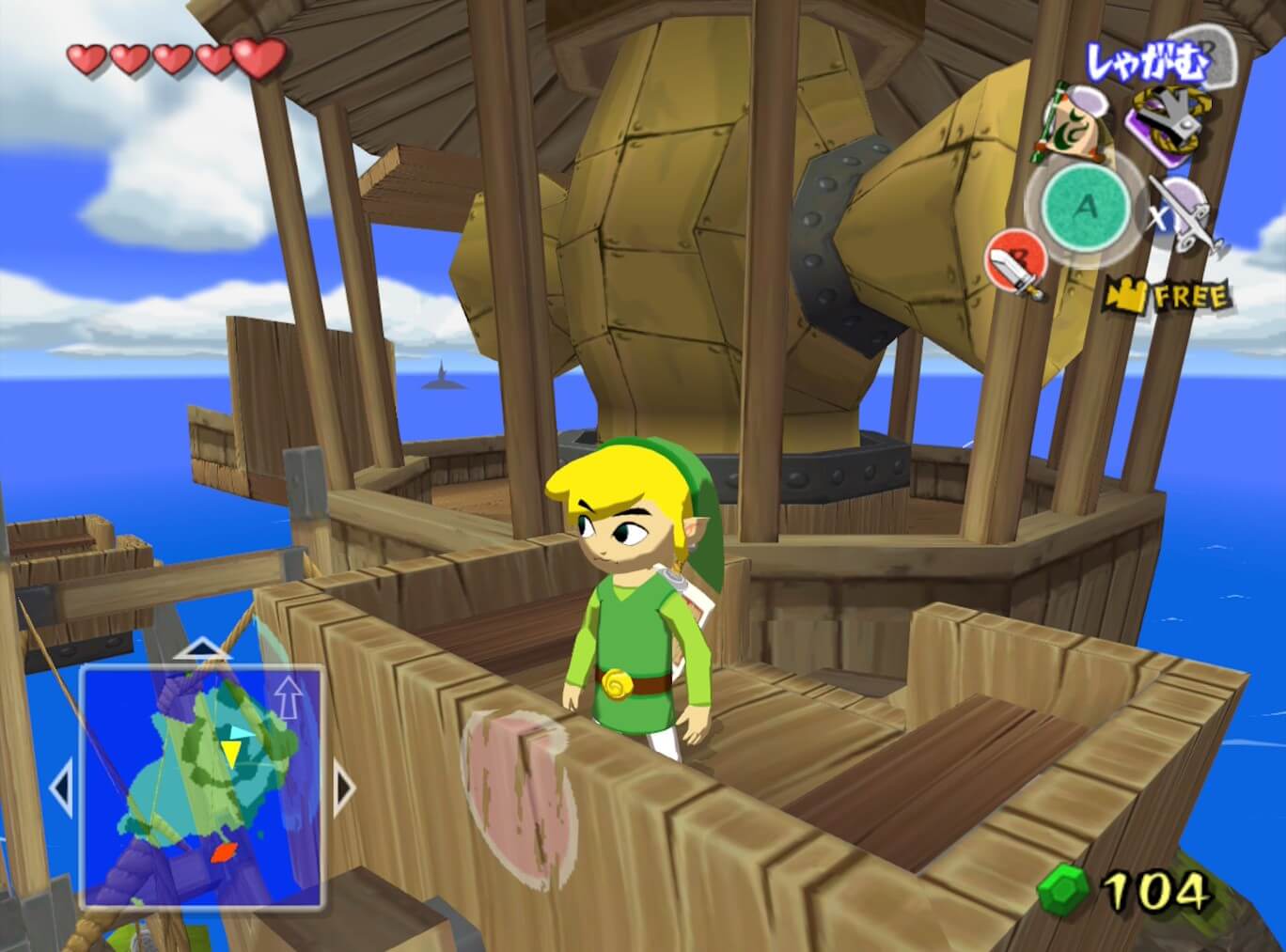
Task: Click the red boat marker on minimap
Action: pos(223,852)
